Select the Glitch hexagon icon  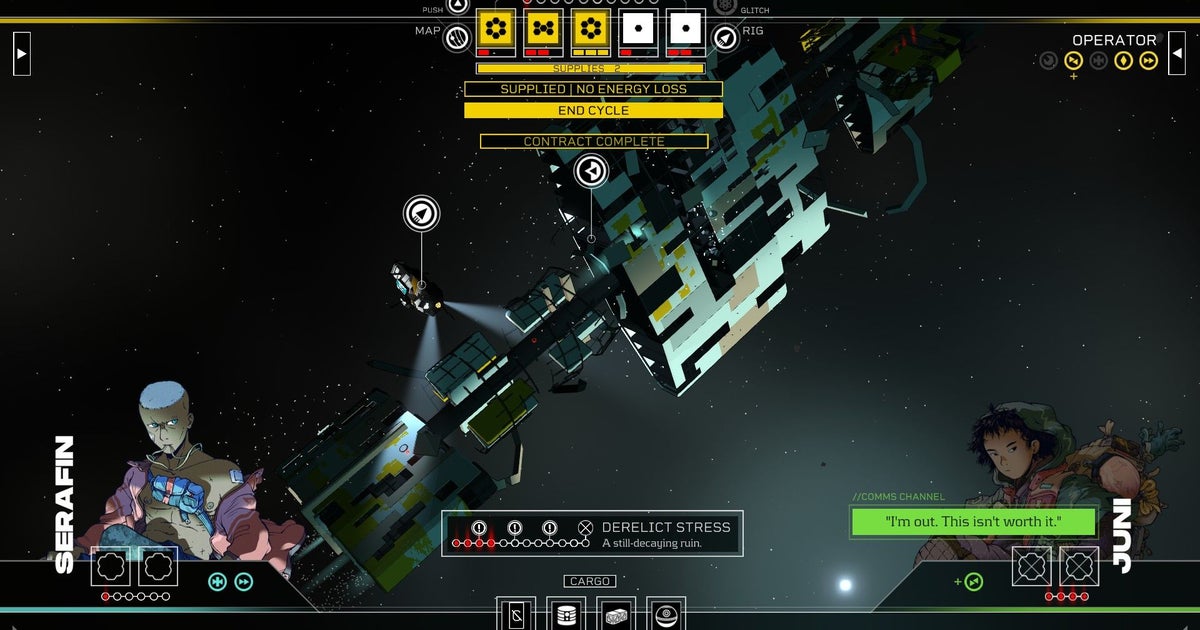[726, 7]
